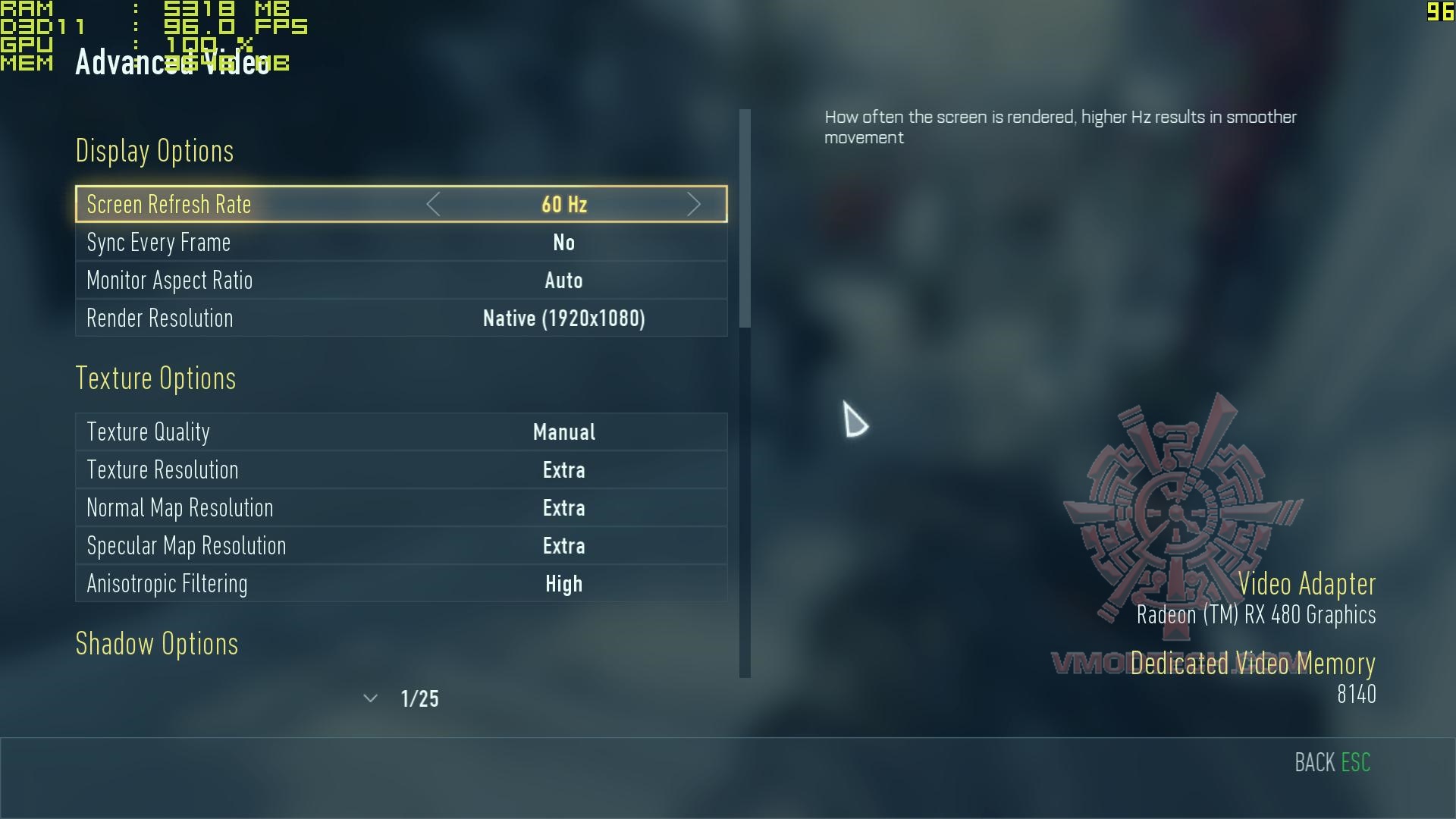The height and width of the screenshot is (819, 1456).
Task: Select the Texture Quality row
Action: 400,432
